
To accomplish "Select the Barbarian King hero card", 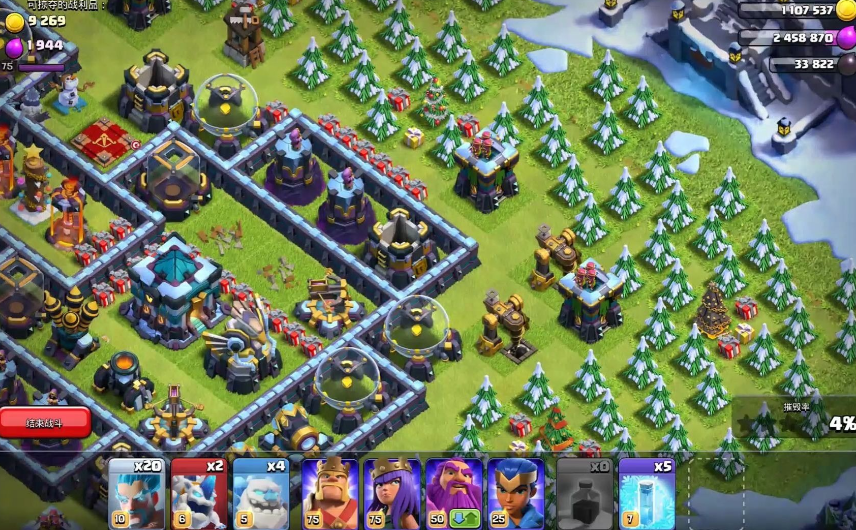I will click(x=330, y=493).
